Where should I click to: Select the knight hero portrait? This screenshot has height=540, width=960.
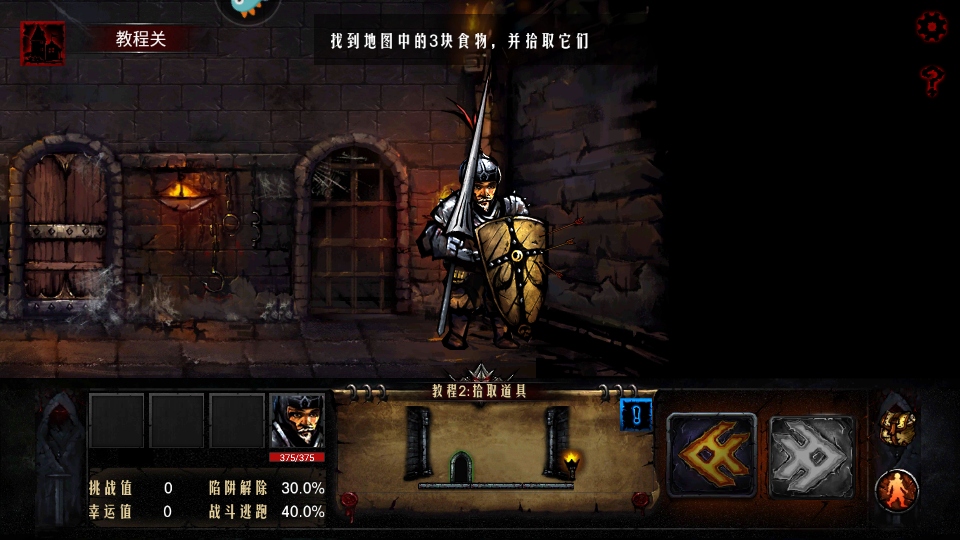(x=297, y=421)
